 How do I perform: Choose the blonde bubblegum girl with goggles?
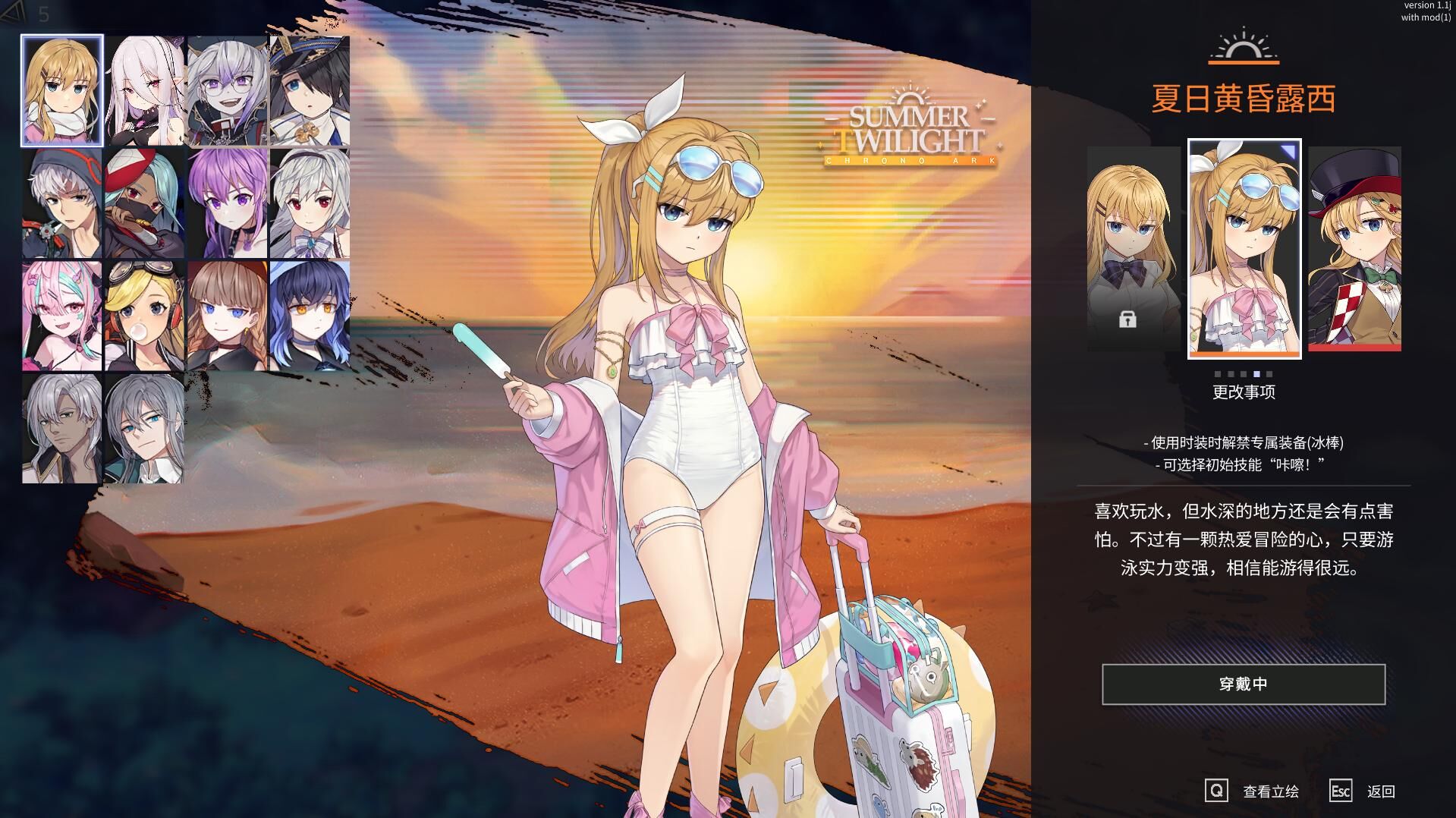click(x=144, y=316)
